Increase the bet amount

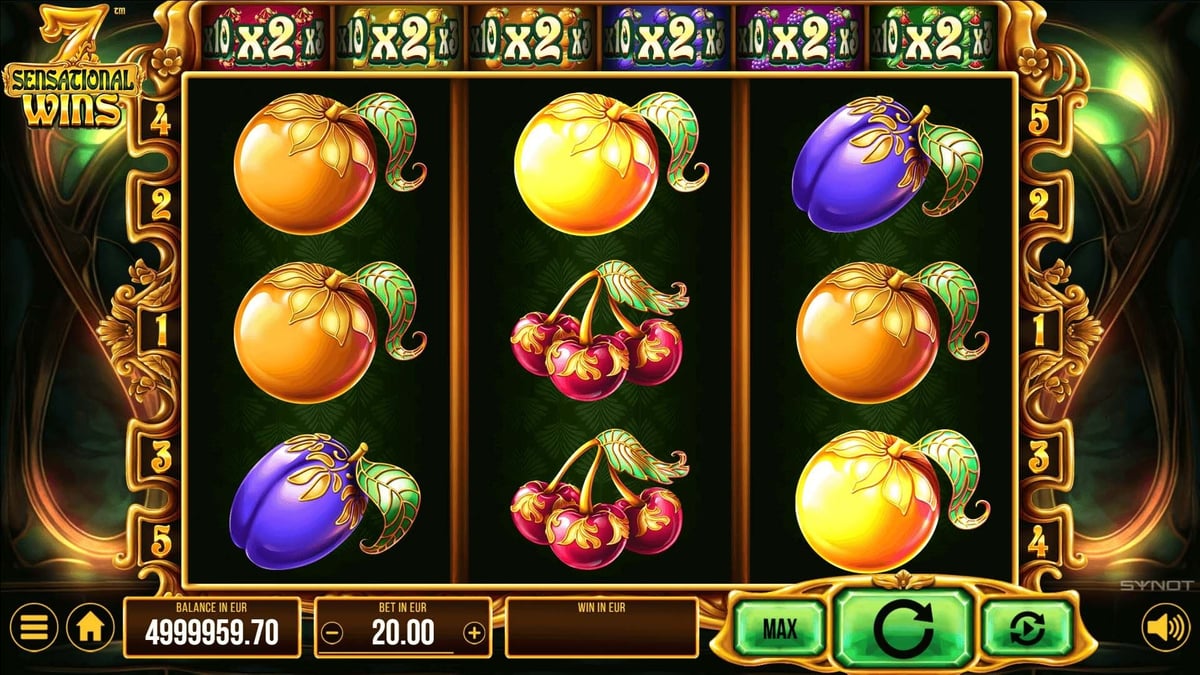pos(474,633)
